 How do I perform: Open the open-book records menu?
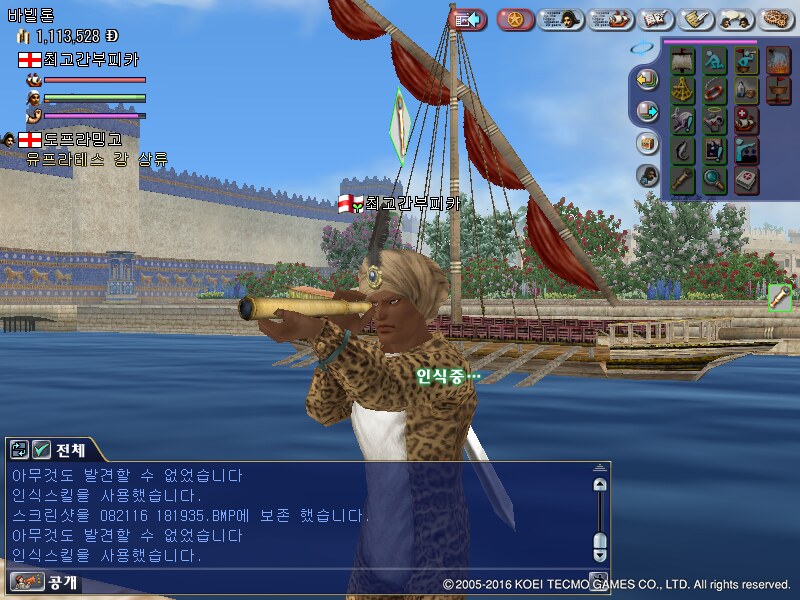coord(655,19)
